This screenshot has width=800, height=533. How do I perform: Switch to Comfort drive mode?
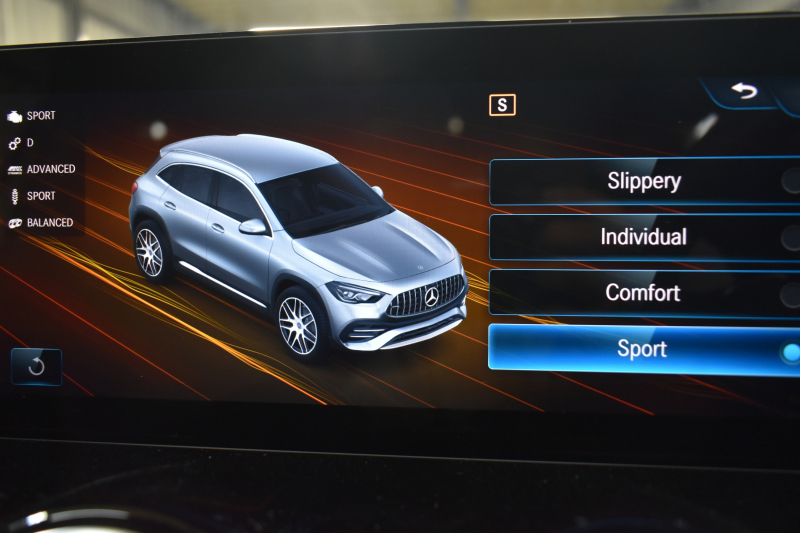pyautogui.click(x=644, y=293)
